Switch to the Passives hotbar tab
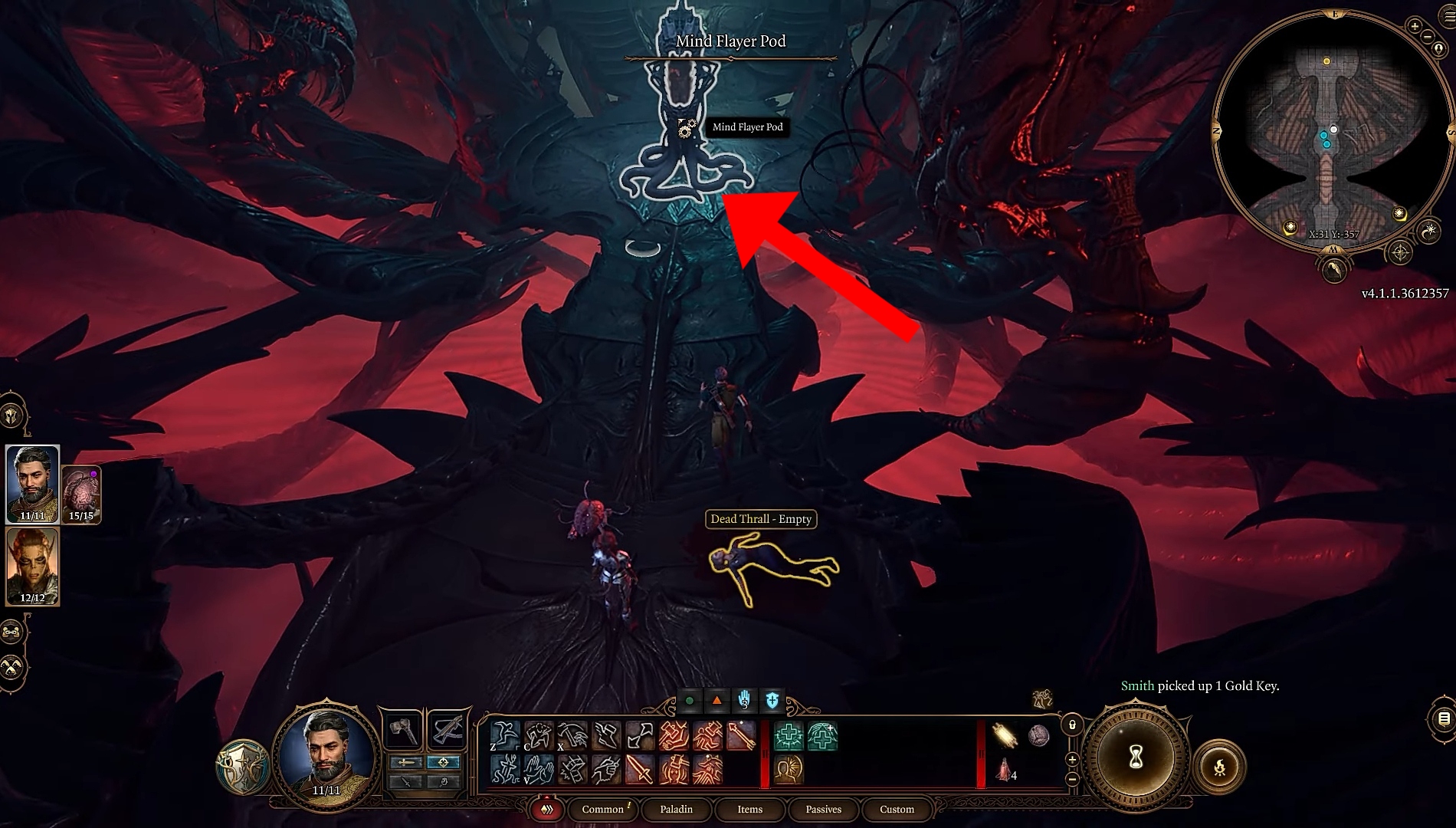Viewport: 1456px width, 828px height. click(823, 810)
